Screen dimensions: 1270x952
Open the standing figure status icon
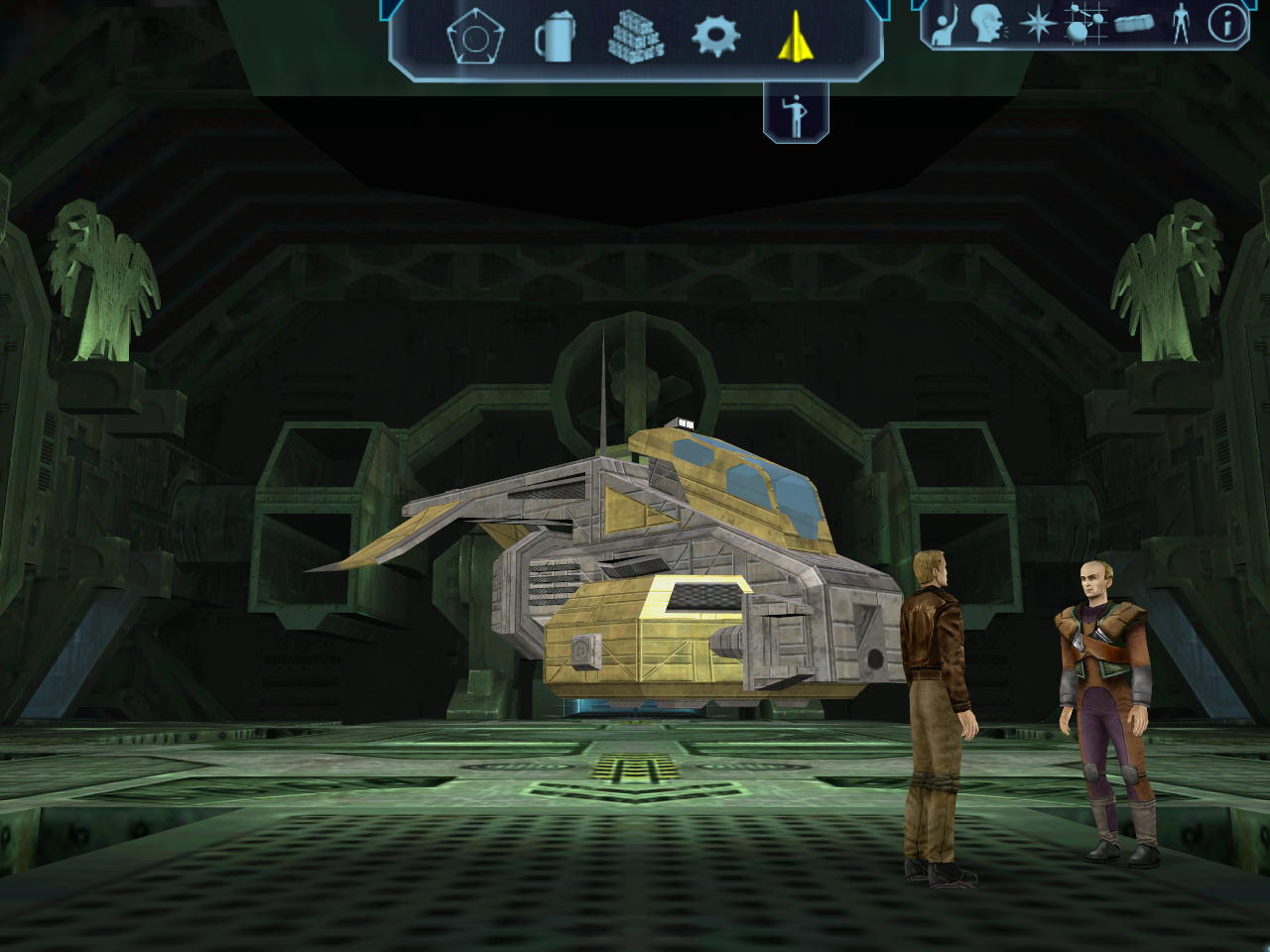[1180, 24]
